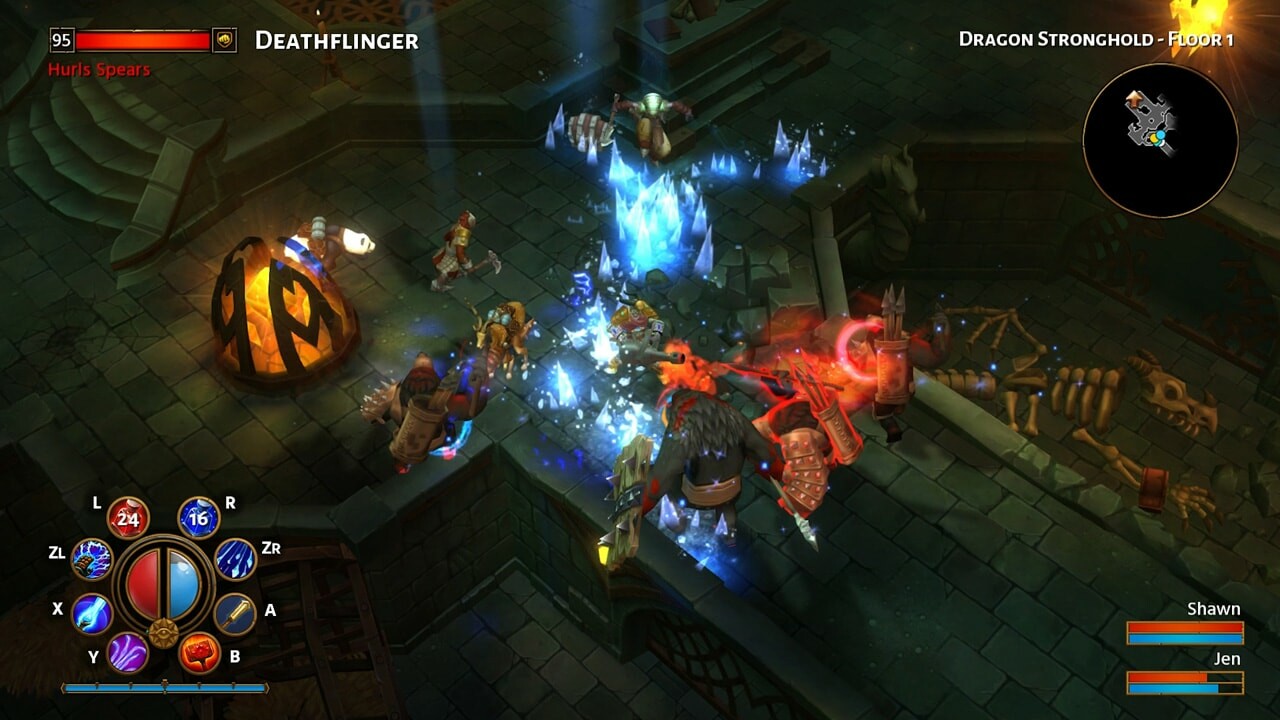The height and width of the screenshot is (720, 1280).
Task: Select the ZL lightning claw skill icon
Action: coord(91,560)
